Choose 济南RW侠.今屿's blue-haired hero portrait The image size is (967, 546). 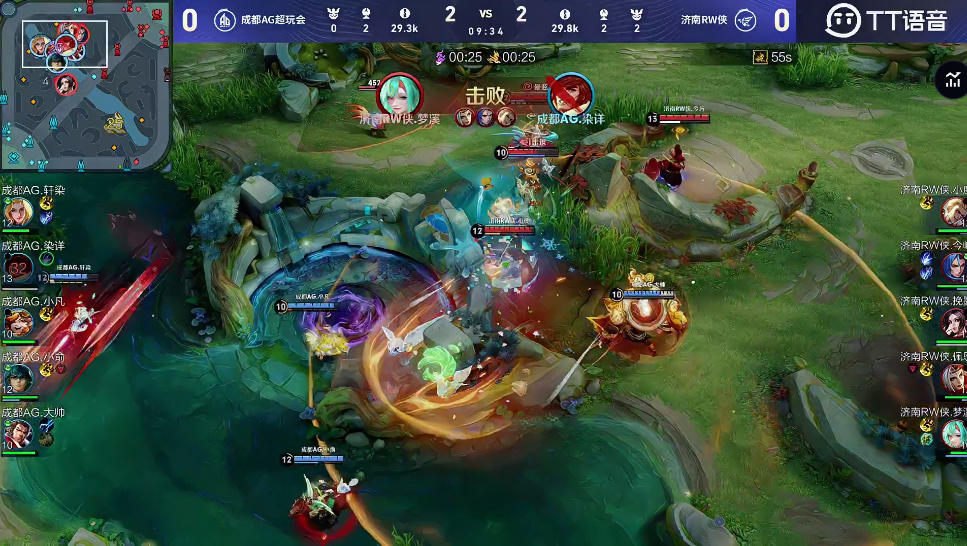pos(953,266)
